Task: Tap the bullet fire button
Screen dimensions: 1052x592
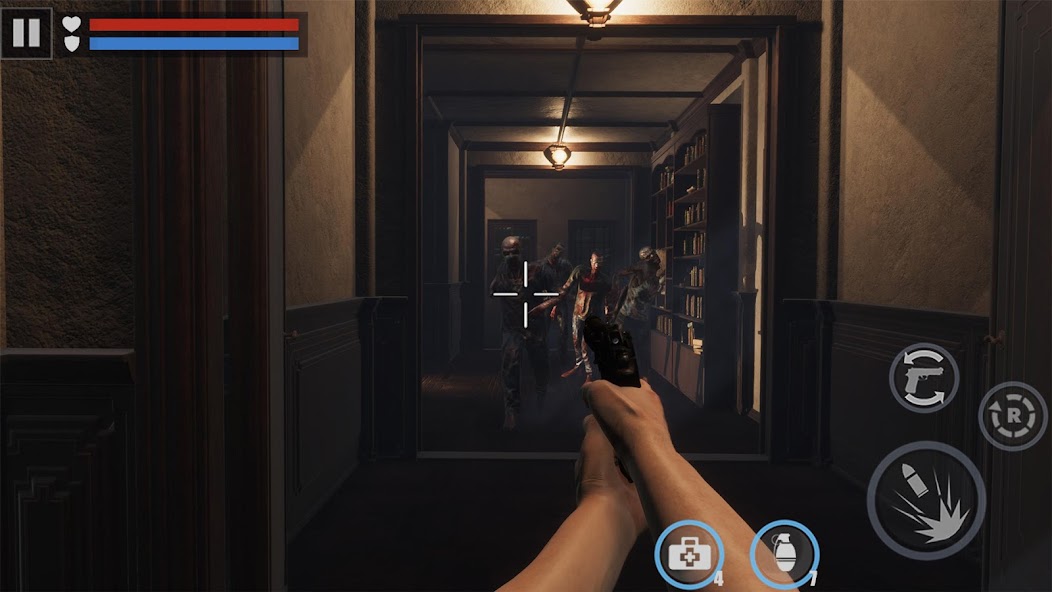Action: click(926, 500)
